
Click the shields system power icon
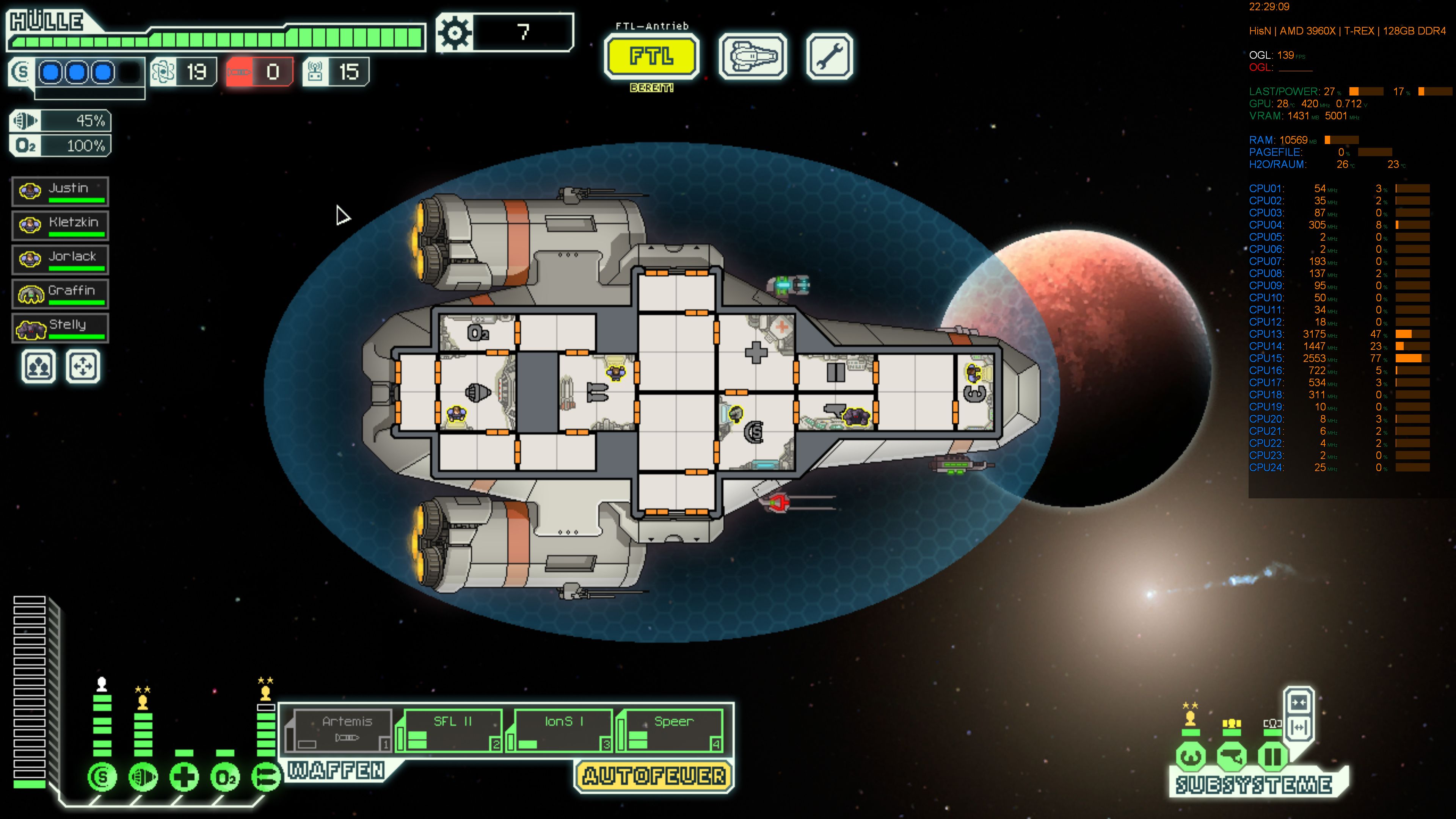[102, 777]
